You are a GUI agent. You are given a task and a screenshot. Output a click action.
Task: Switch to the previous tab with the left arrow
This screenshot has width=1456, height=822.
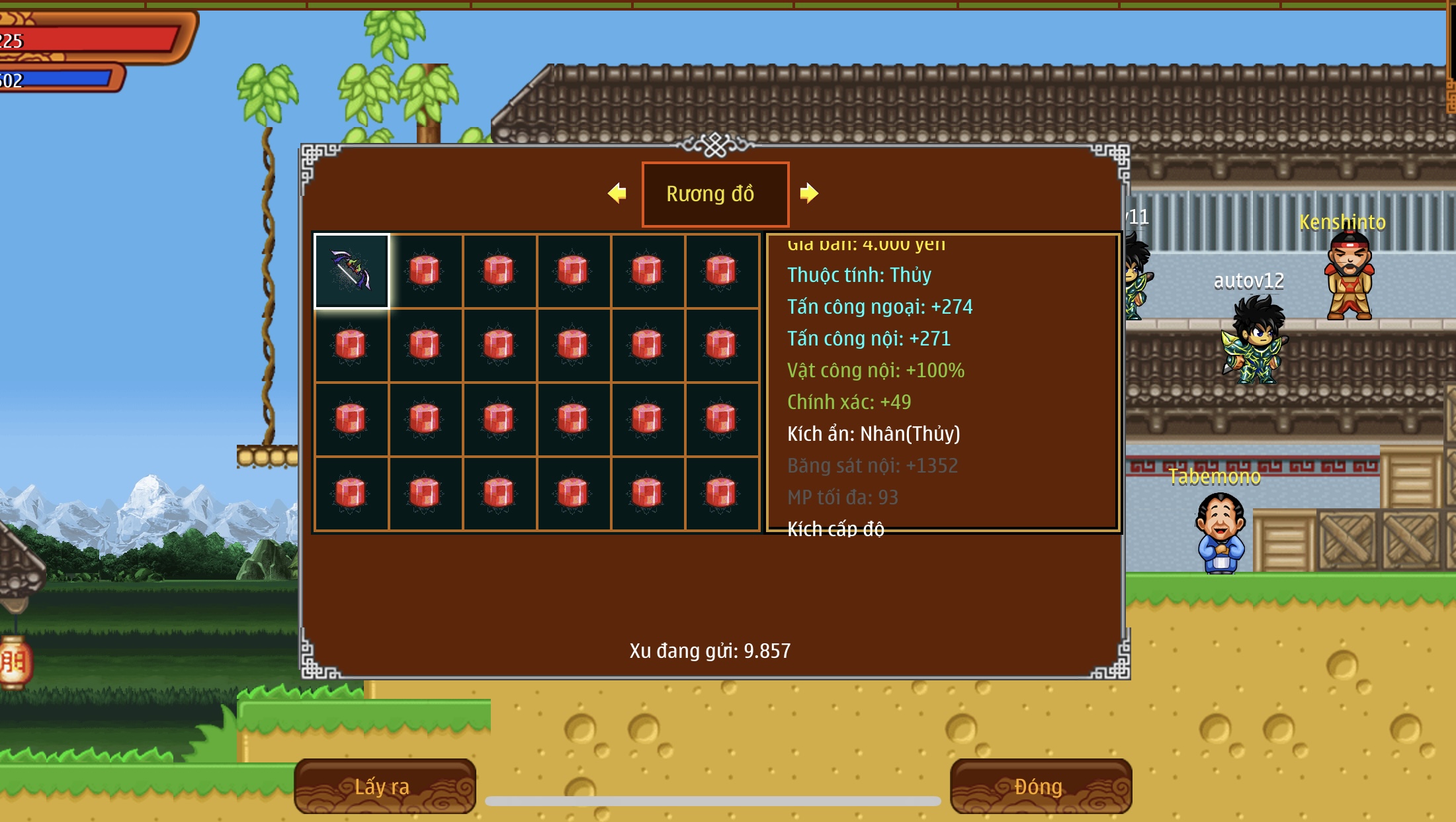[x=617, y=193]
